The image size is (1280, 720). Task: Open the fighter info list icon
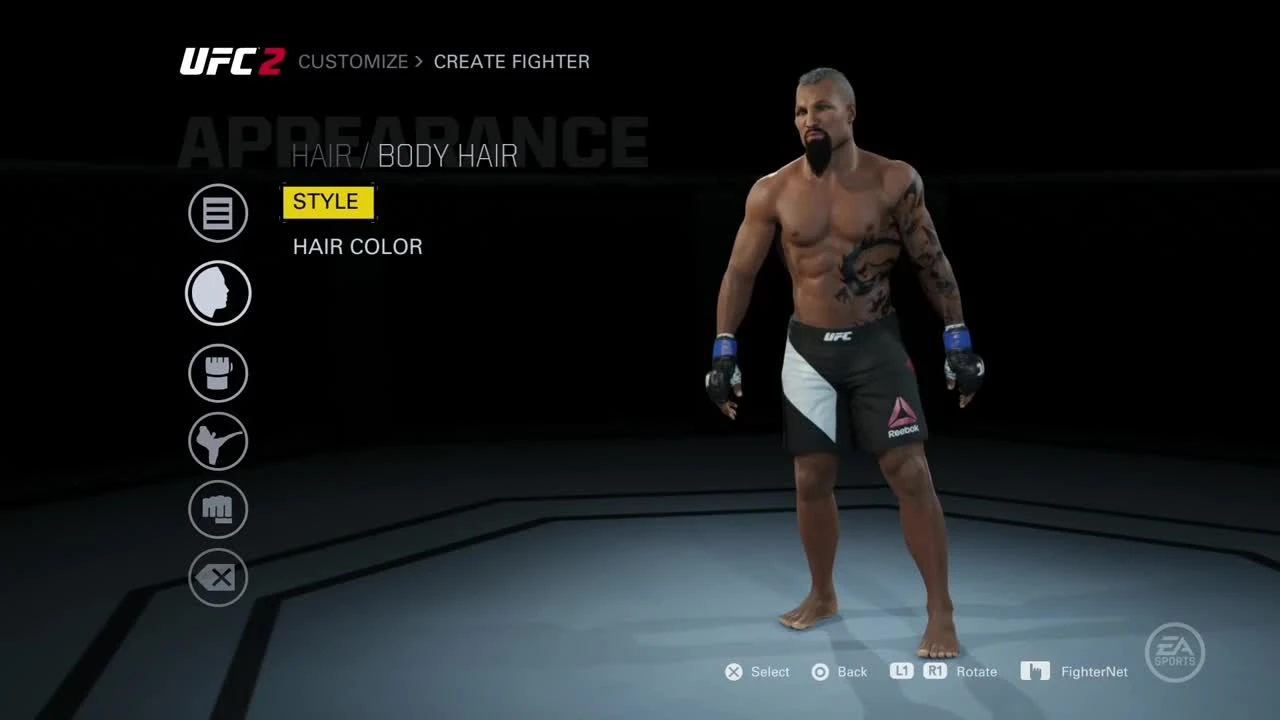[x=218, y=213]
